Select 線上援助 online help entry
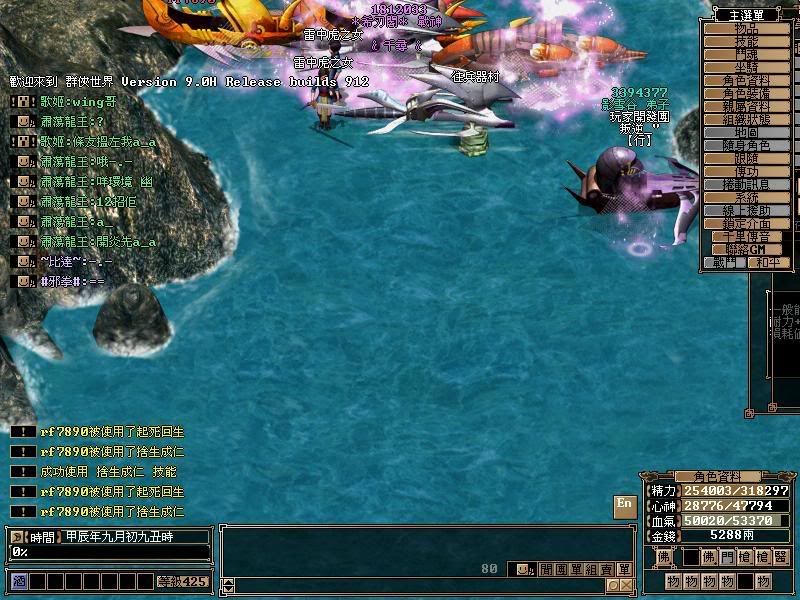Screen dimensions: 800x600 (747, 211)
